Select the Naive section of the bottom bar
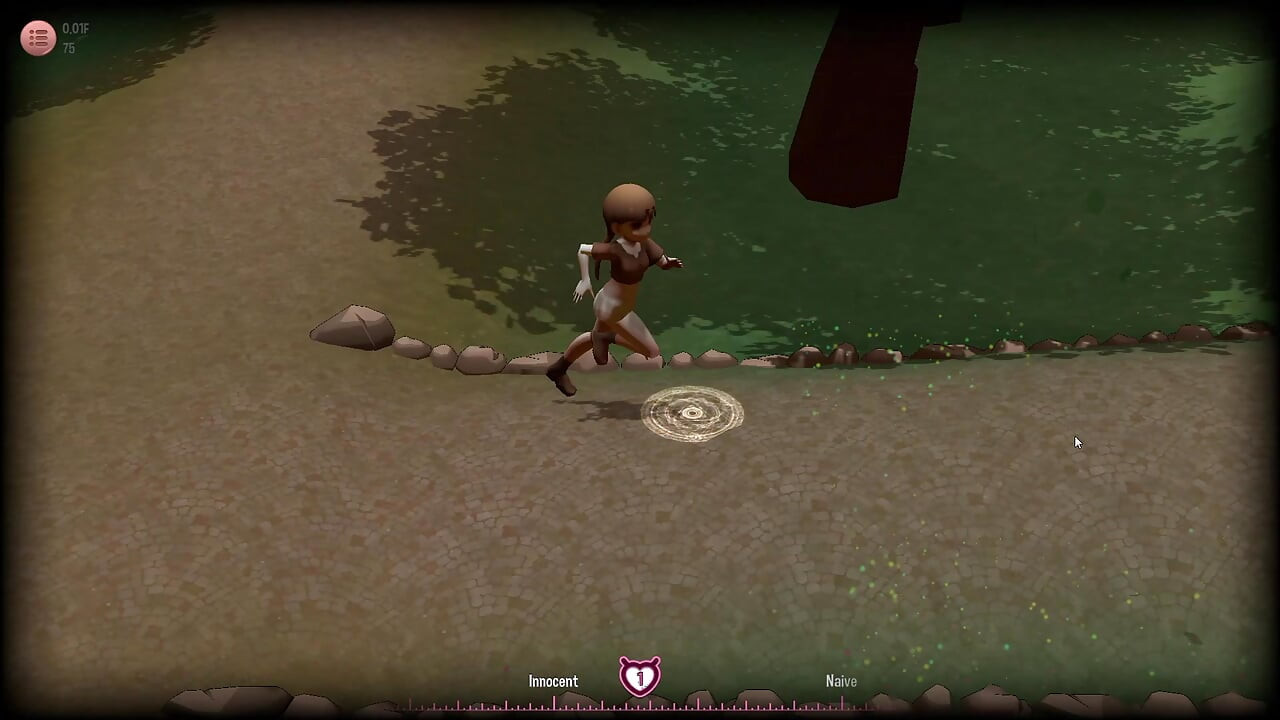Image resolution: width=1280 pixels, height=720 pixels. 841,680
